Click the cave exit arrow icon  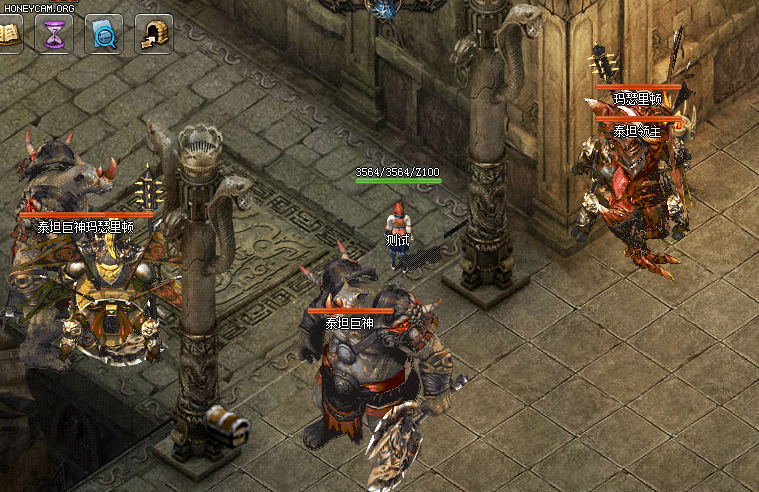153,34
